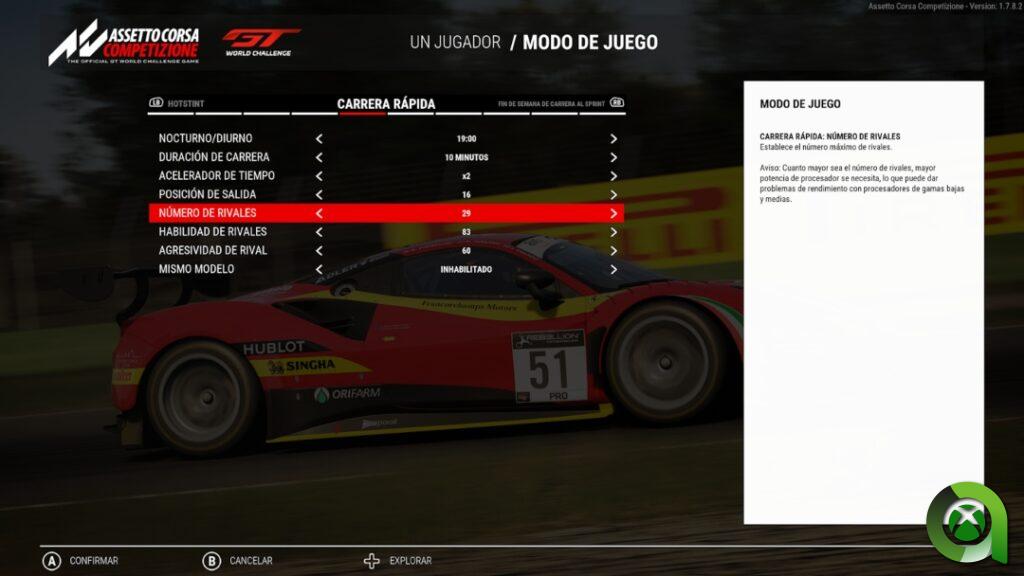This screenshot has width=1024, height=576.
Task: Lower the Acelerador de Tiempo multiplier
Action: (319, 176)
